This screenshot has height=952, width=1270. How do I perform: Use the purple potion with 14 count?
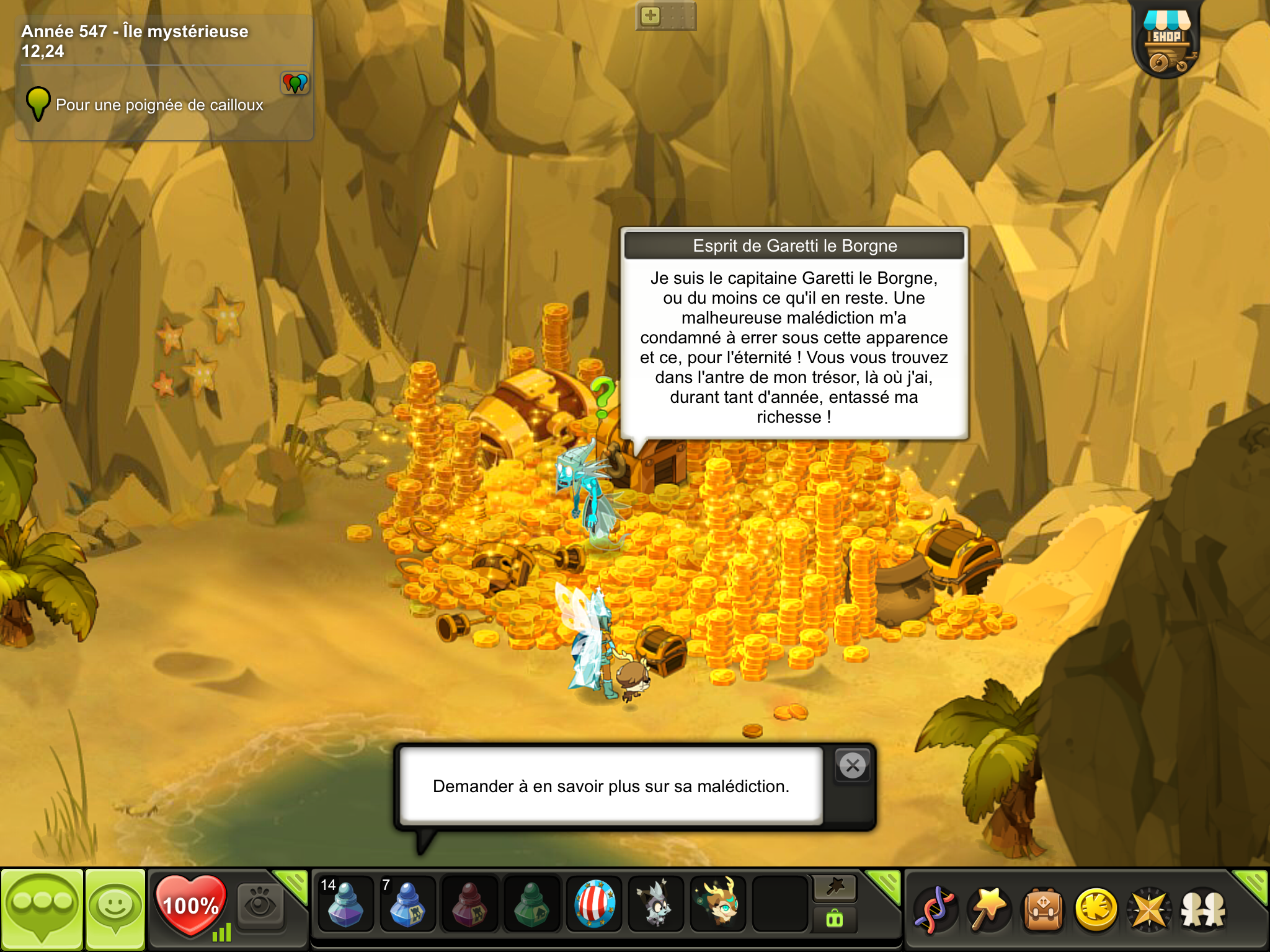coord(345,905)
